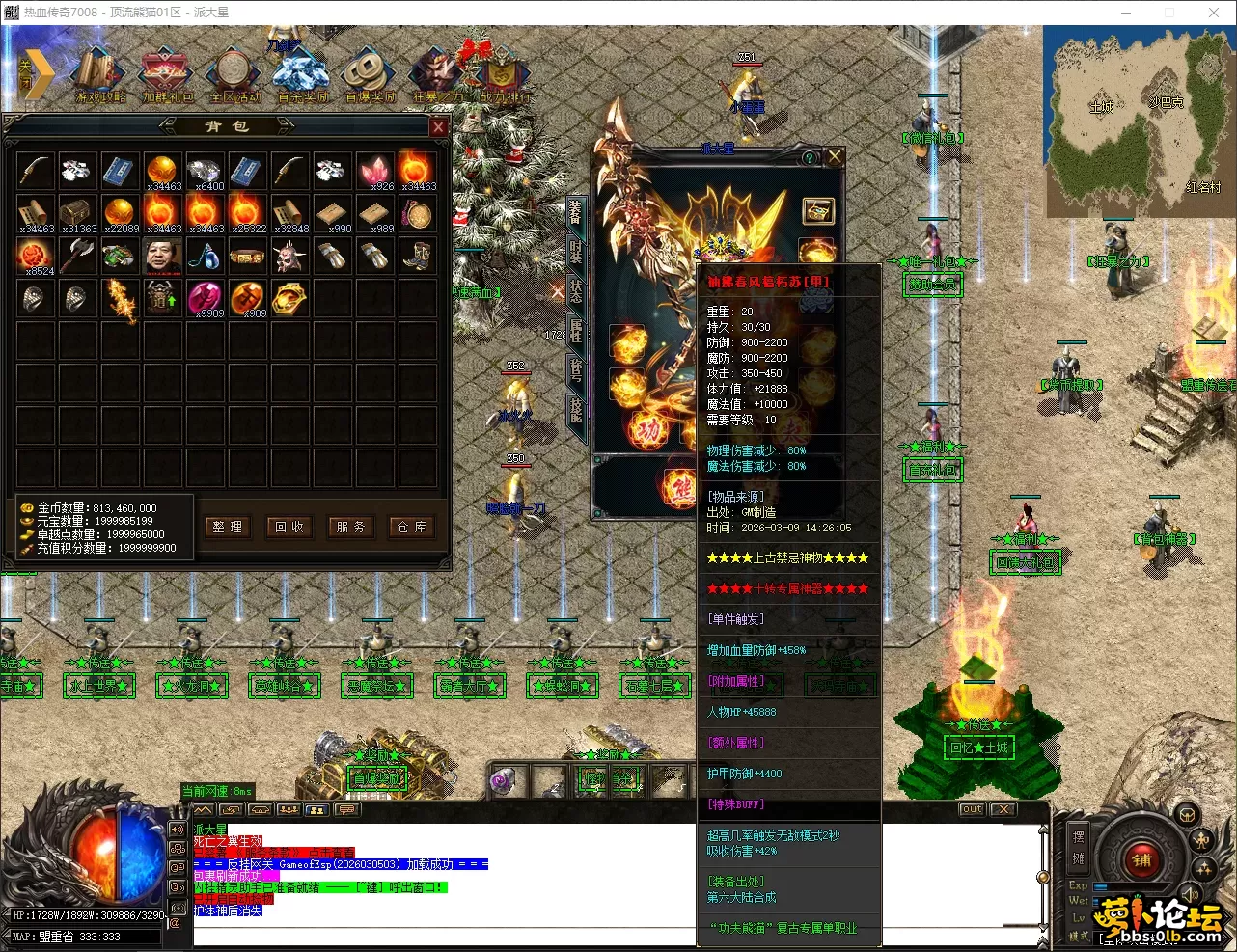Open the 全区活动 events icon
This screenshot has width=1237, height=952.
tap(234, 74)
